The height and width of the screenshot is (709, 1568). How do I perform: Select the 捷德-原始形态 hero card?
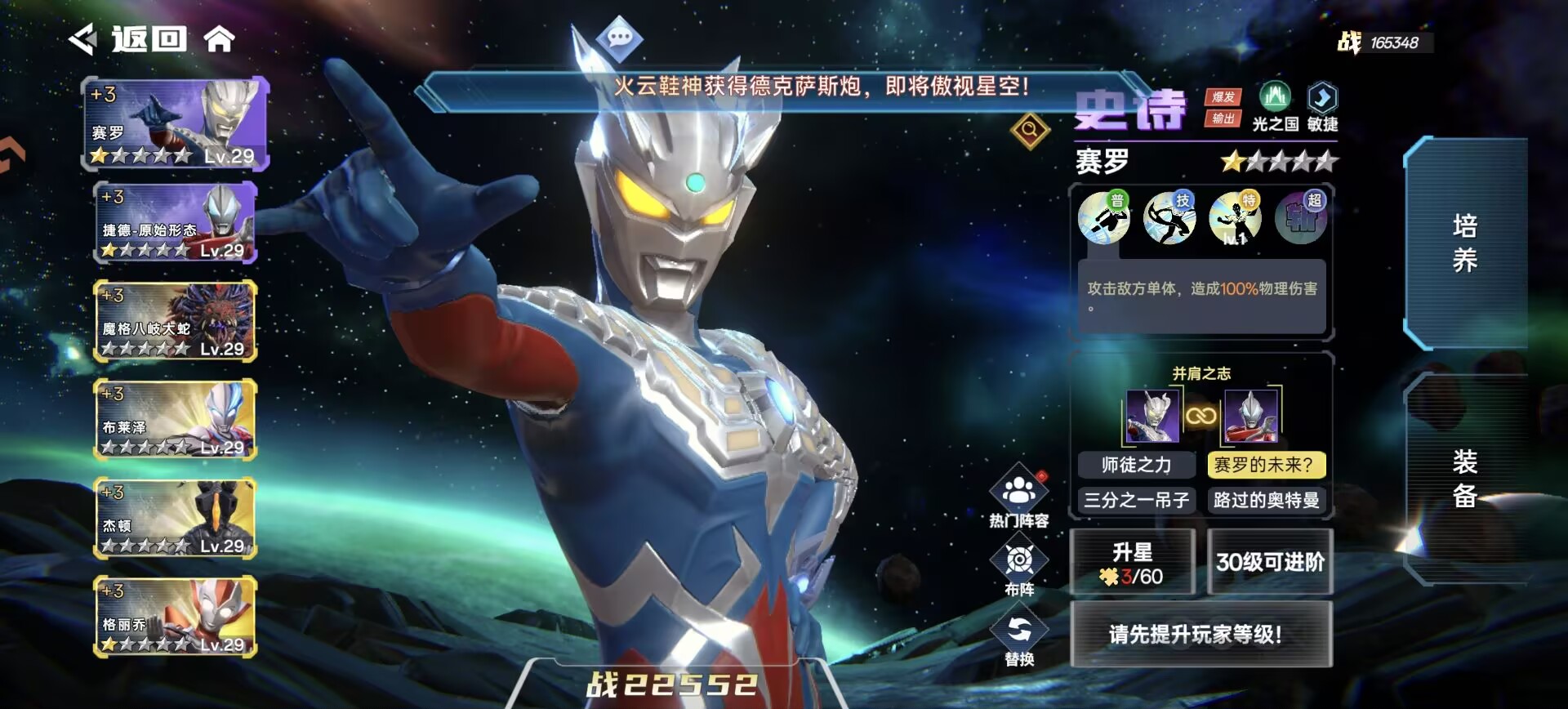[176, 222]
